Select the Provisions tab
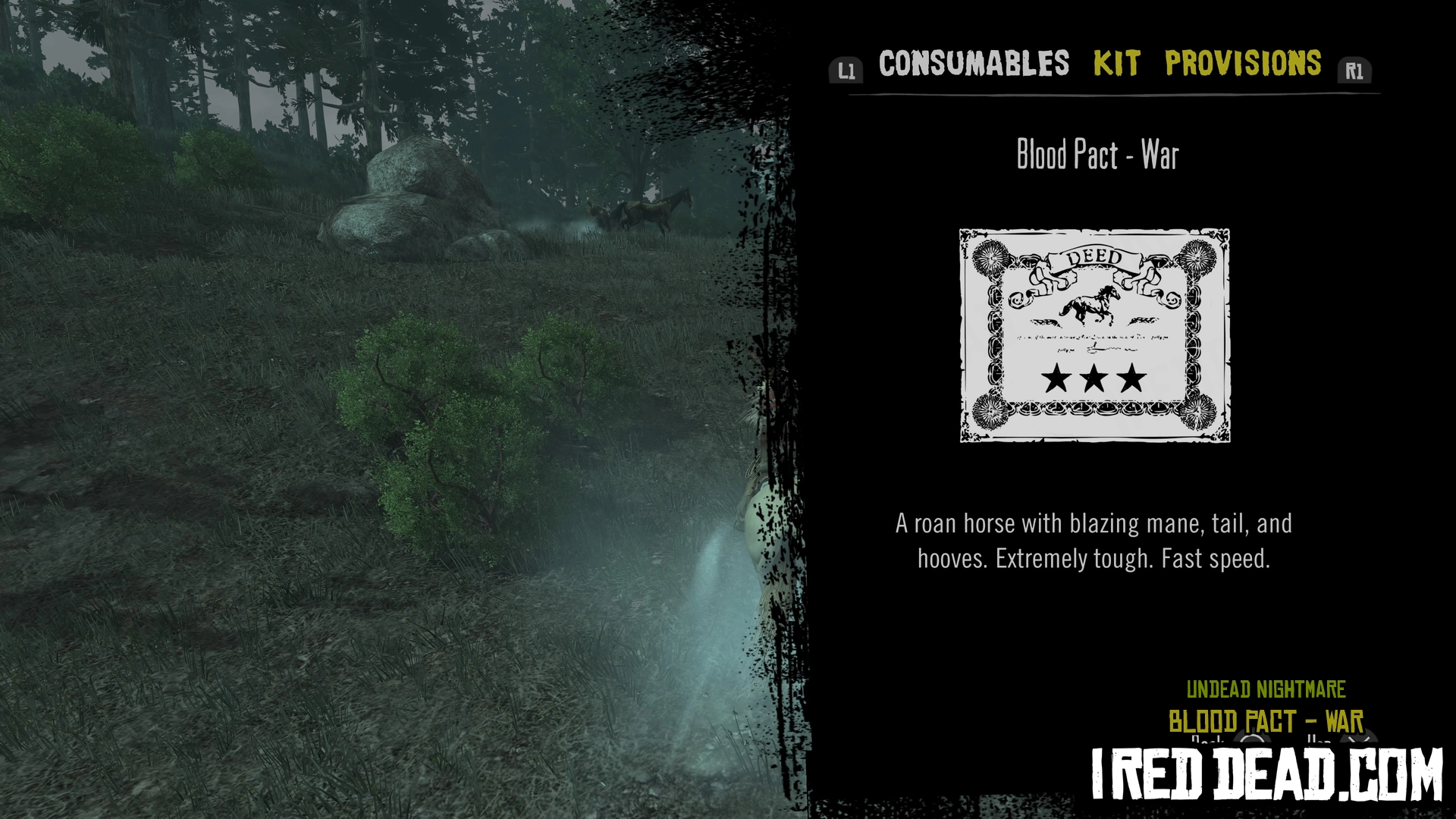Image resolution: width=1456 pixels, height=819 pixels. [1243, 64]
